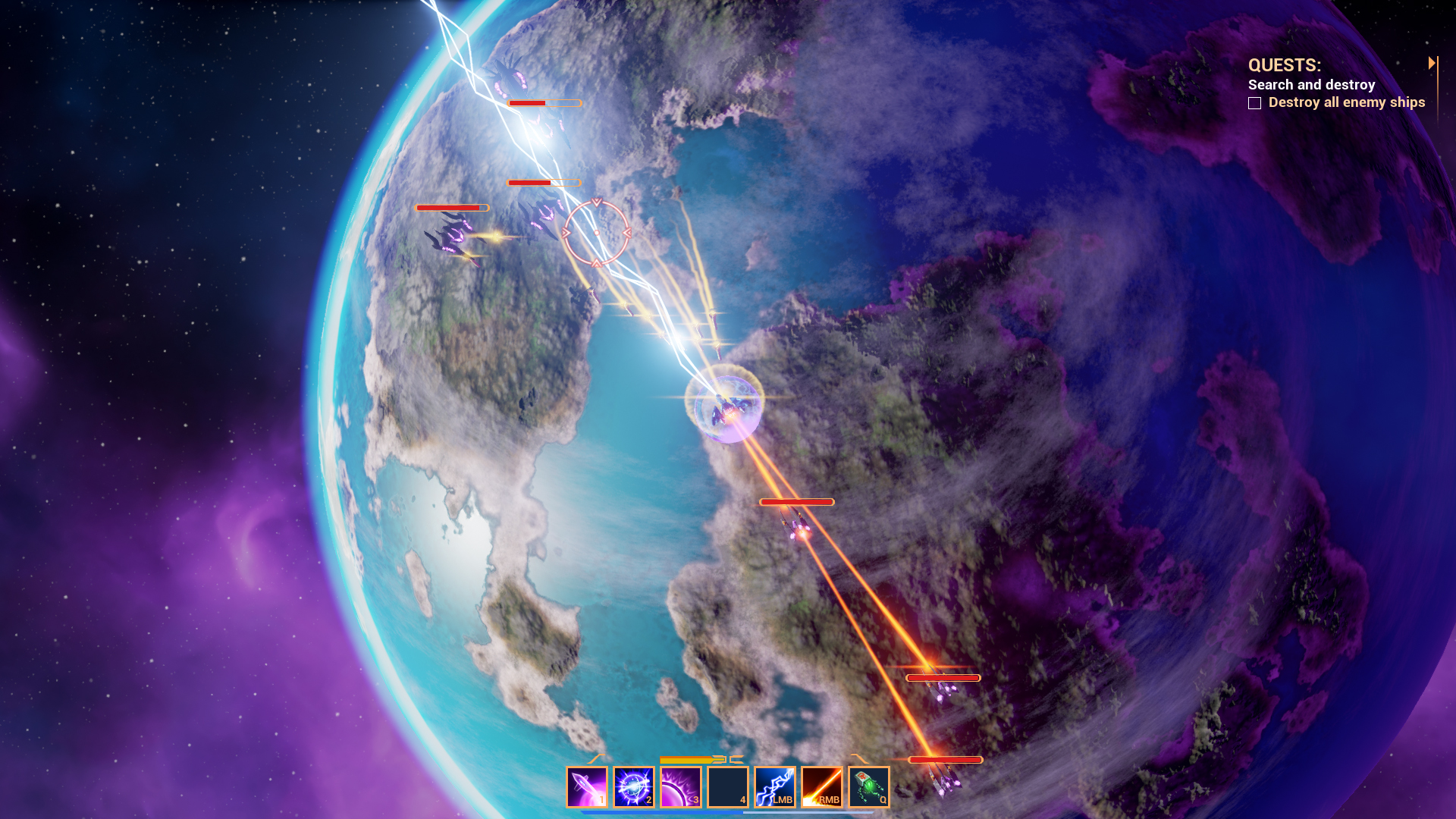1456x819 pixels.
Task: Activate the blue energy sphere ability in slot 2
Action: [634, 787]
